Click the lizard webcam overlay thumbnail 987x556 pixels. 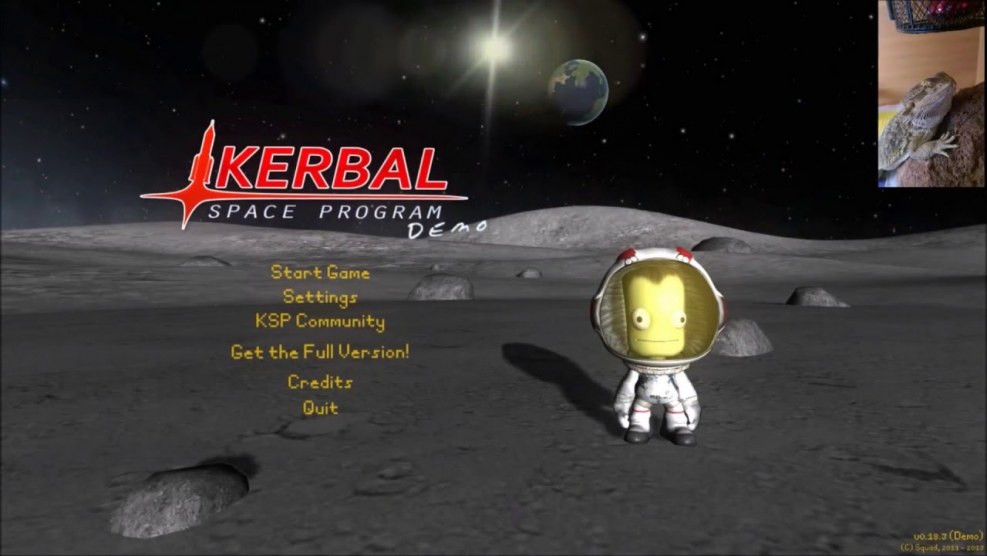pyautogui.click(x=932, y=93)
